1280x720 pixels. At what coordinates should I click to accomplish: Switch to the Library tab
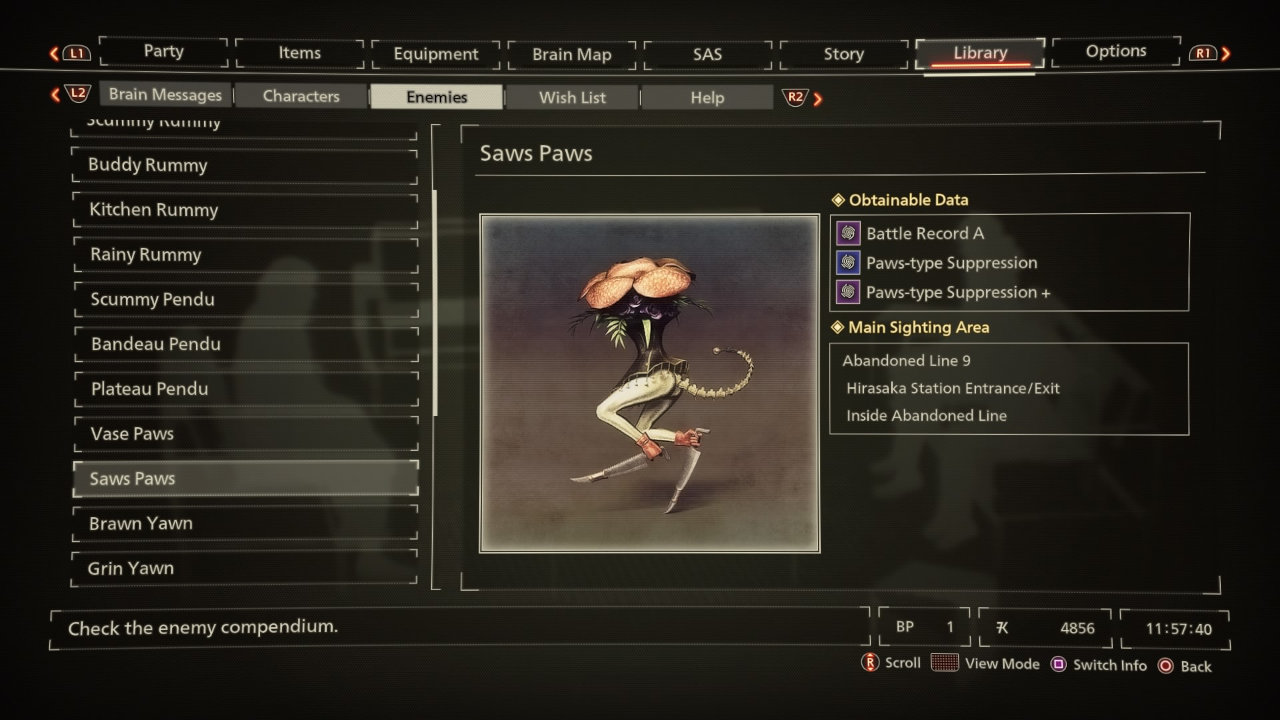(x=978, y=52)
